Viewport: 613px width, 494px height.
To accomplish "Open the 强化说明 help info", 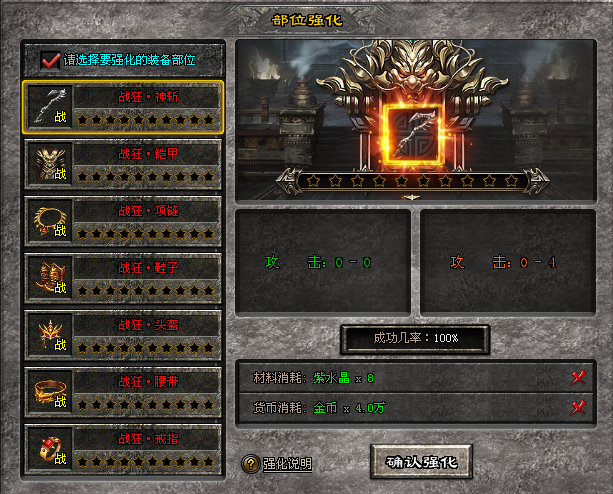I will pyautogui.click(x=279, y=464).
